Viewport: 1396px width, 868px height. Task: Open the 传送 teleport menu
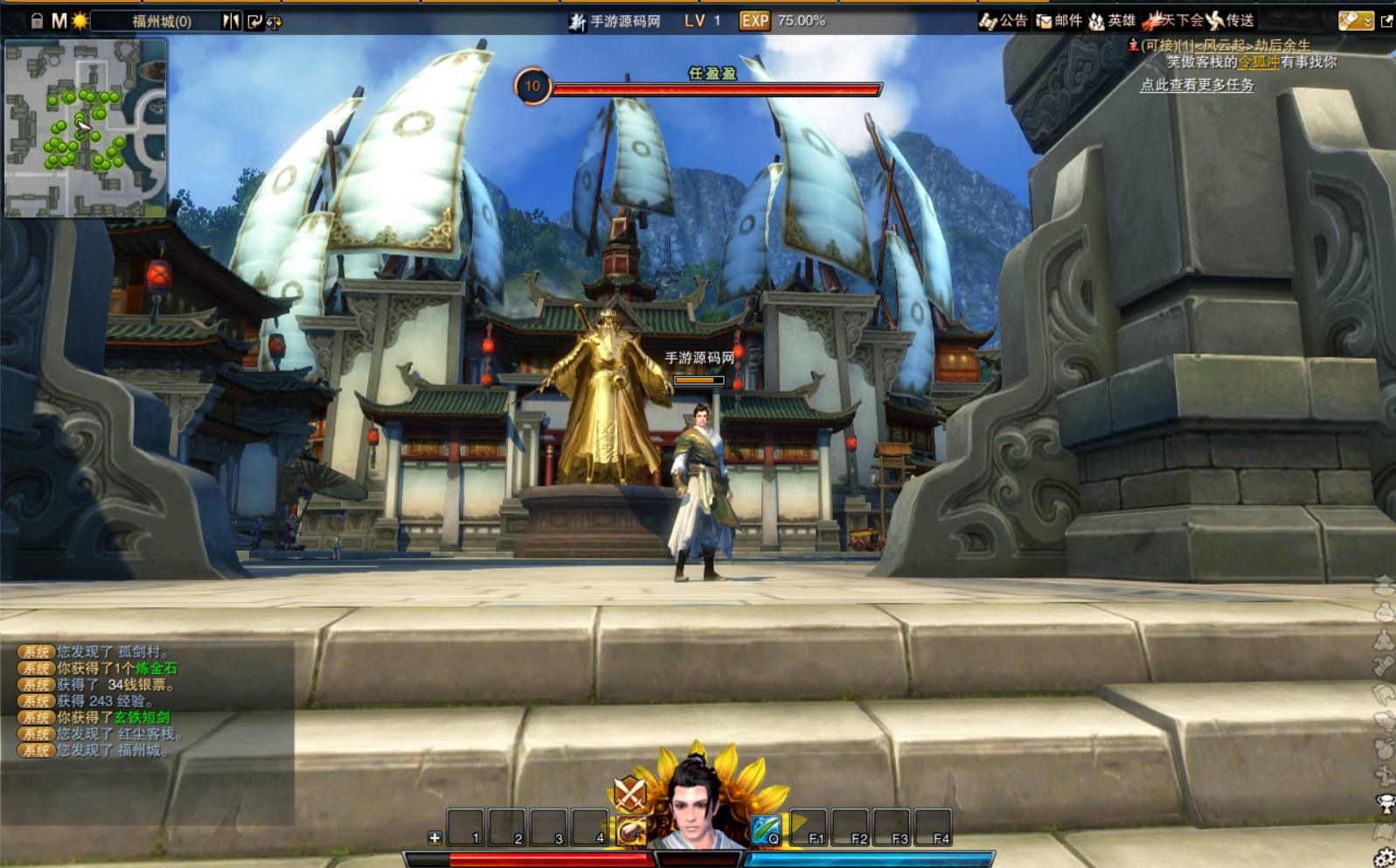tap(1231, 21)
